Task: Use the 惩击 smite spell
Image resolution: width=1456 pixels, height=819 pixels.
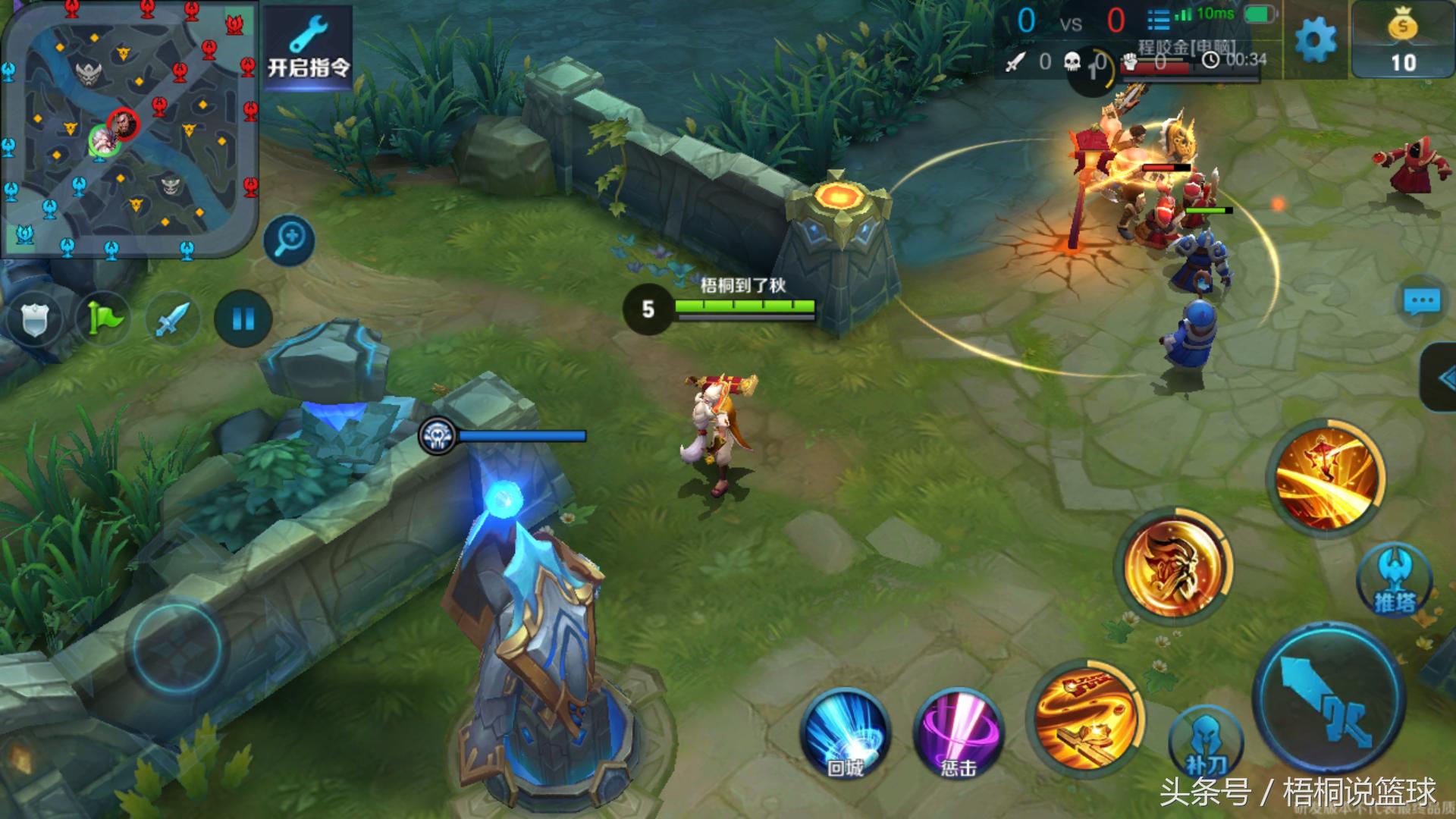Action: click(x=959, y=733)
